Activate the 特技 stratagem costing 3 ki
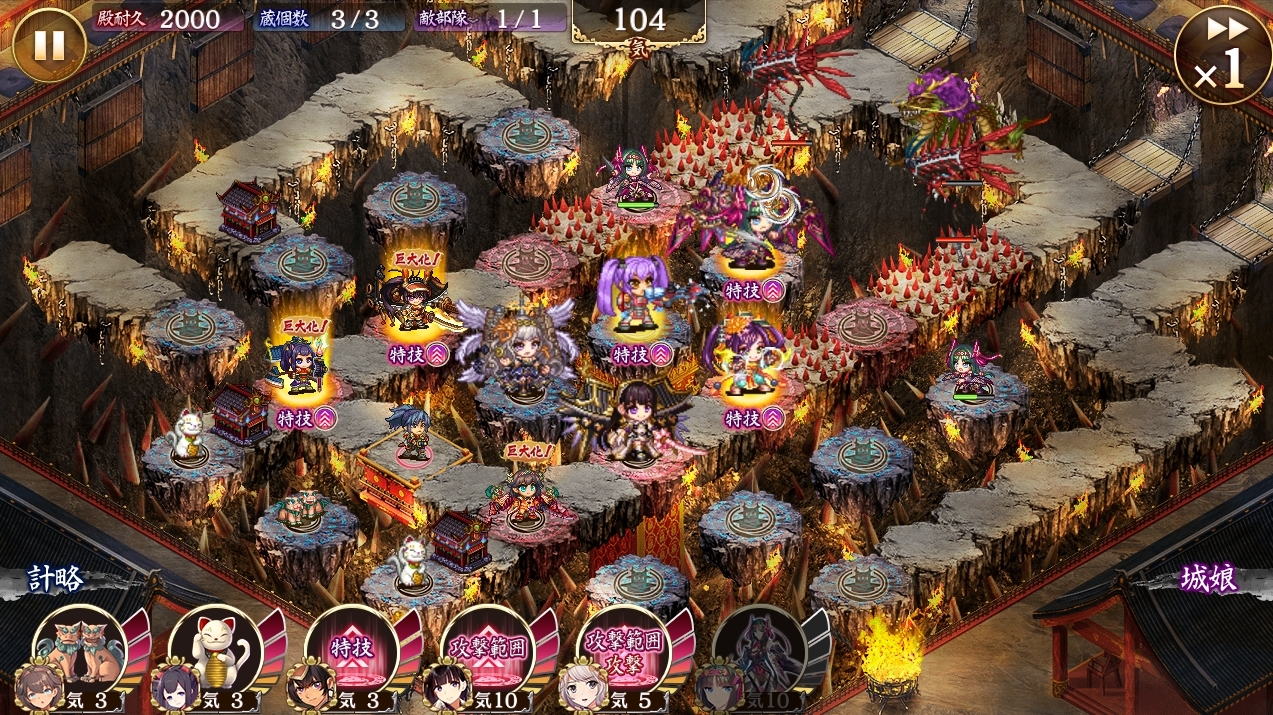Viewport: 1273px width, 715px height. 351,650
